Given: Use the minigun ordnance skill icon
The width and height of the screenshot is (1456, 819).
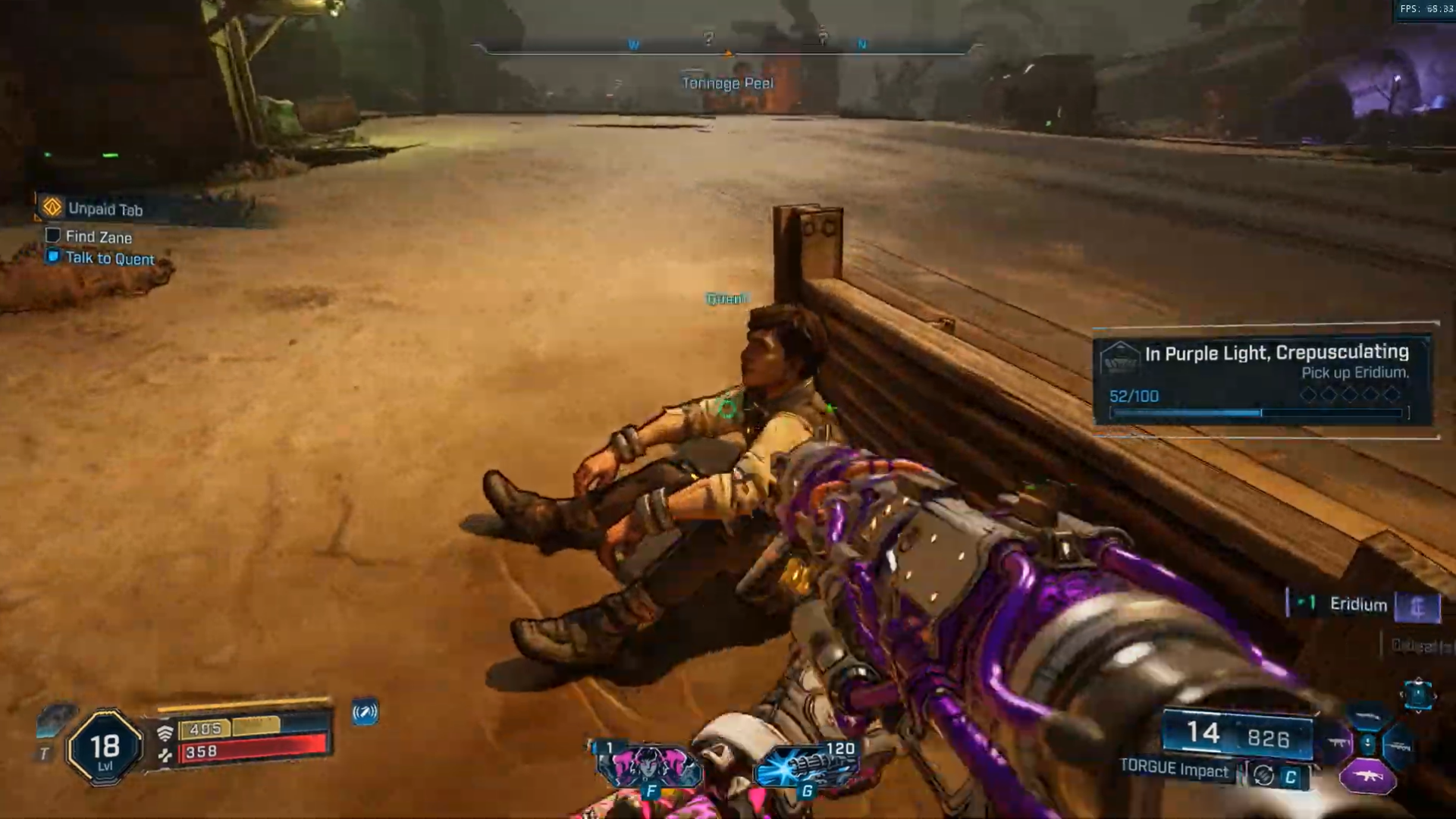Looking at the screenshot, I should [x=806, y=766].
